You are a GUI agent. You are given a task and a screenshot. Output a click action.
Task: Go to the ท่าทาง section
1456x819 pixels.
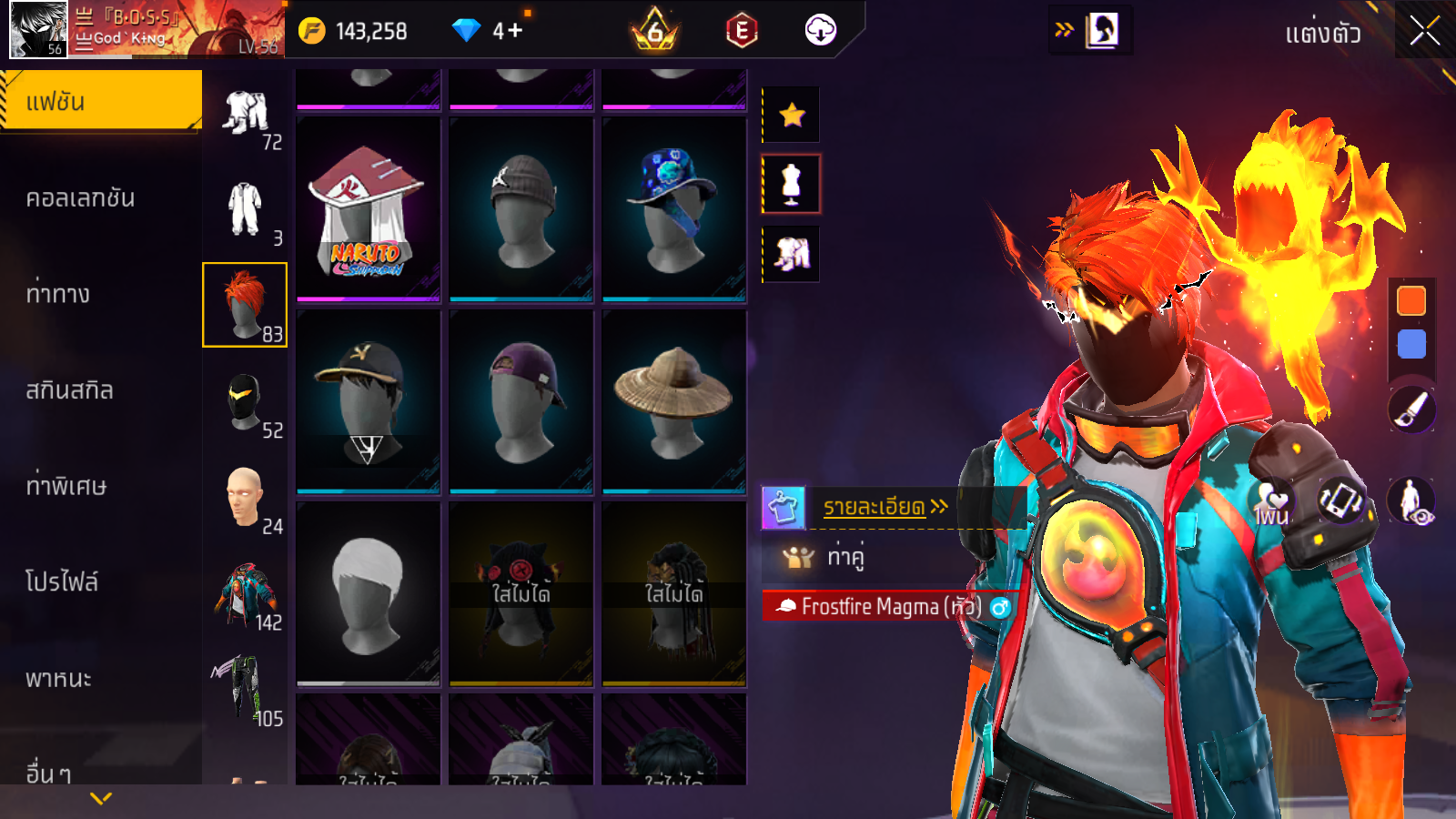(58, 294)
